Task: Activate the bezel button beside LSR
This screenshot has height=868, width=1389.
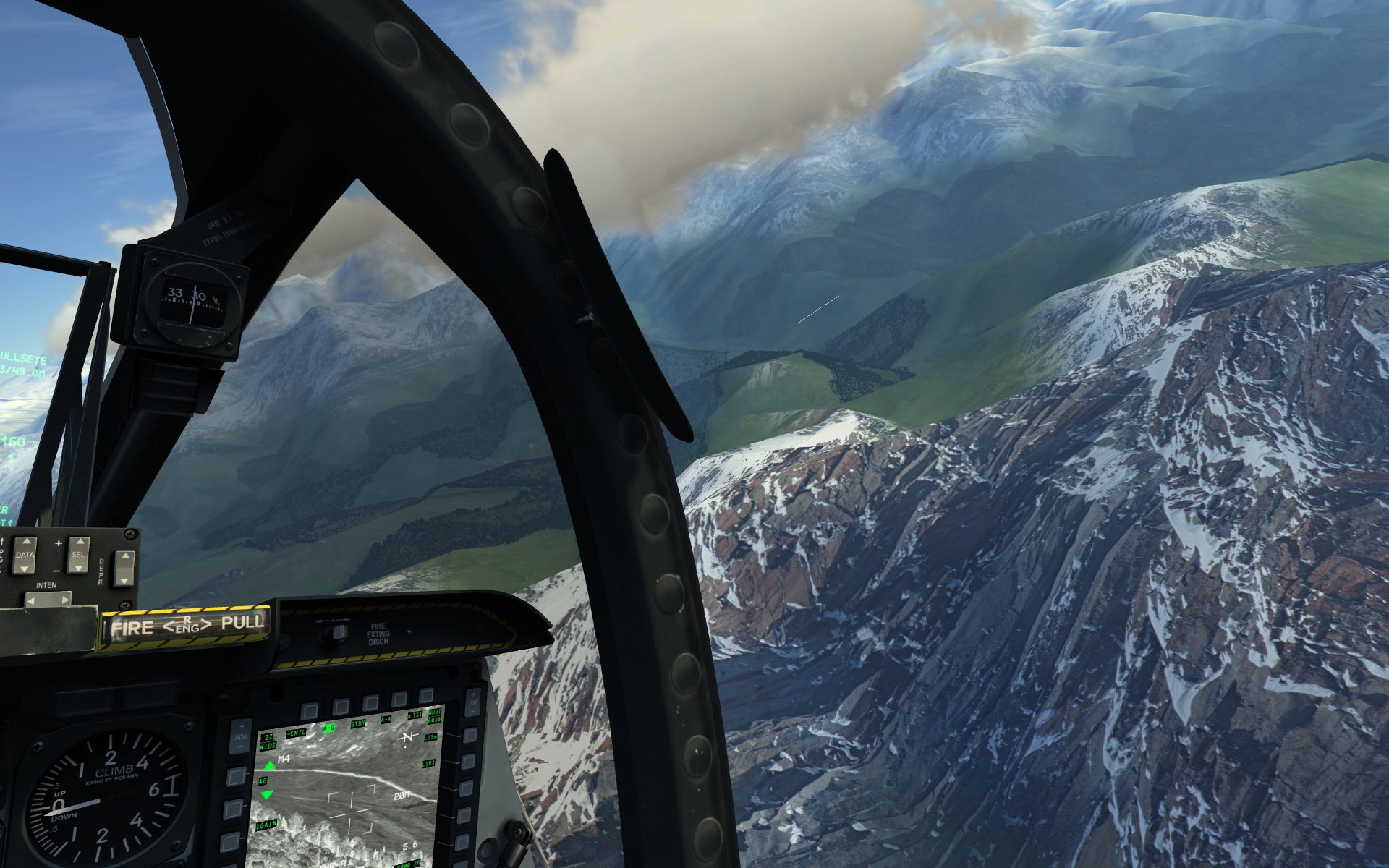Action: (468, 762)
